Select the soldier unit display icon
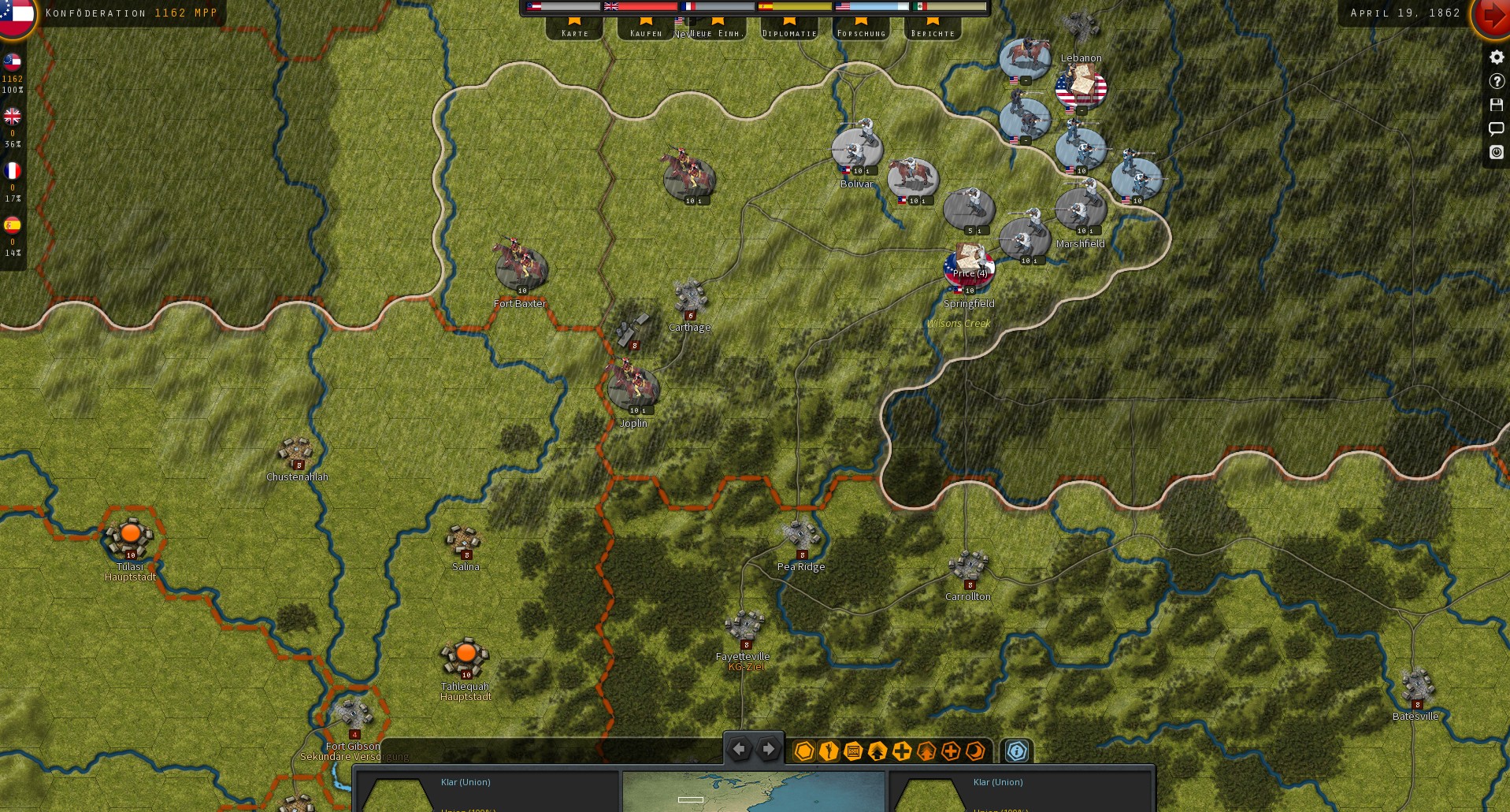This screenshot has width=1510, height=812. pyautogui.click(x=828, y=751)
